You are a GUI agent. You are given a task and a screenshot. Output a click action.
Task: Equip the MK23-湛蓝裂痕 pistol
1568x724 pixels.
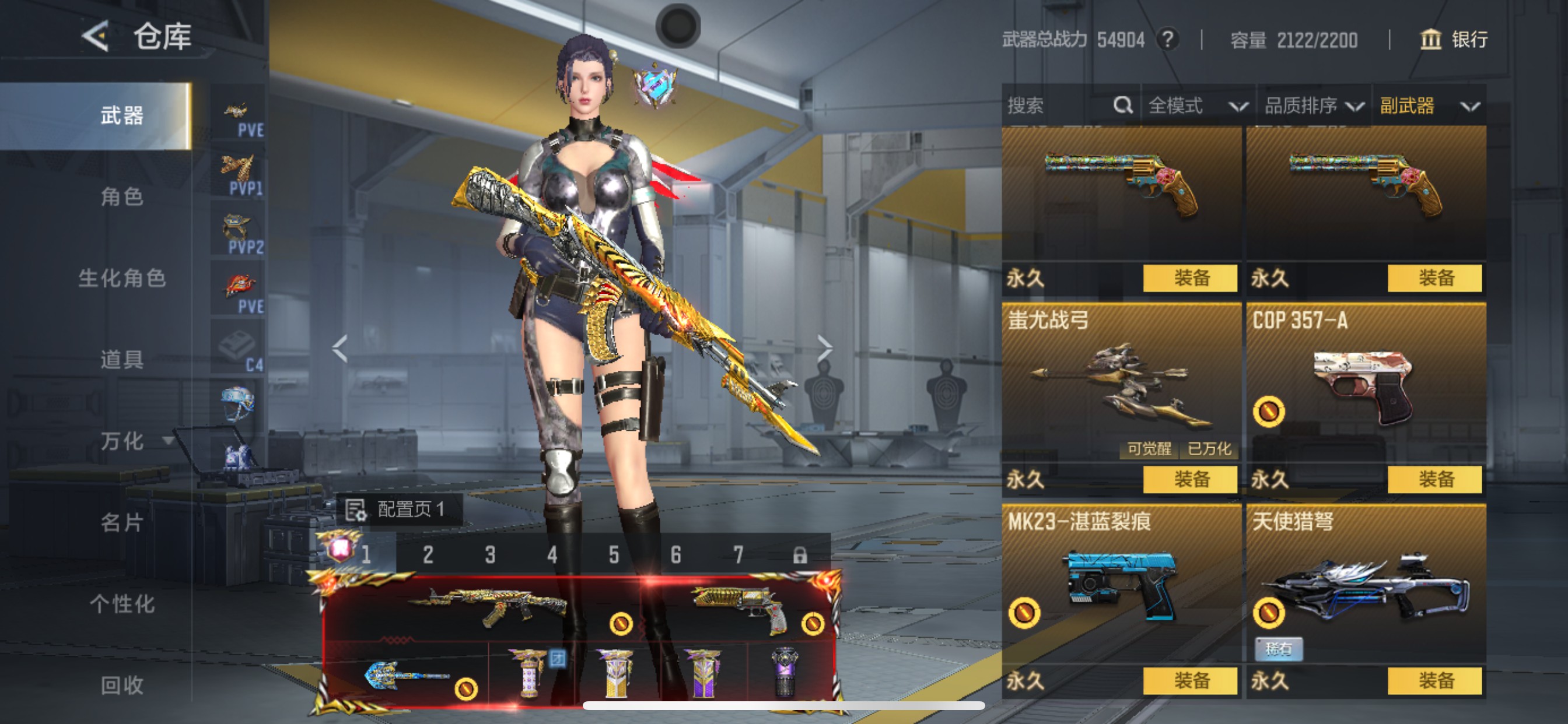coord(1190,681)
